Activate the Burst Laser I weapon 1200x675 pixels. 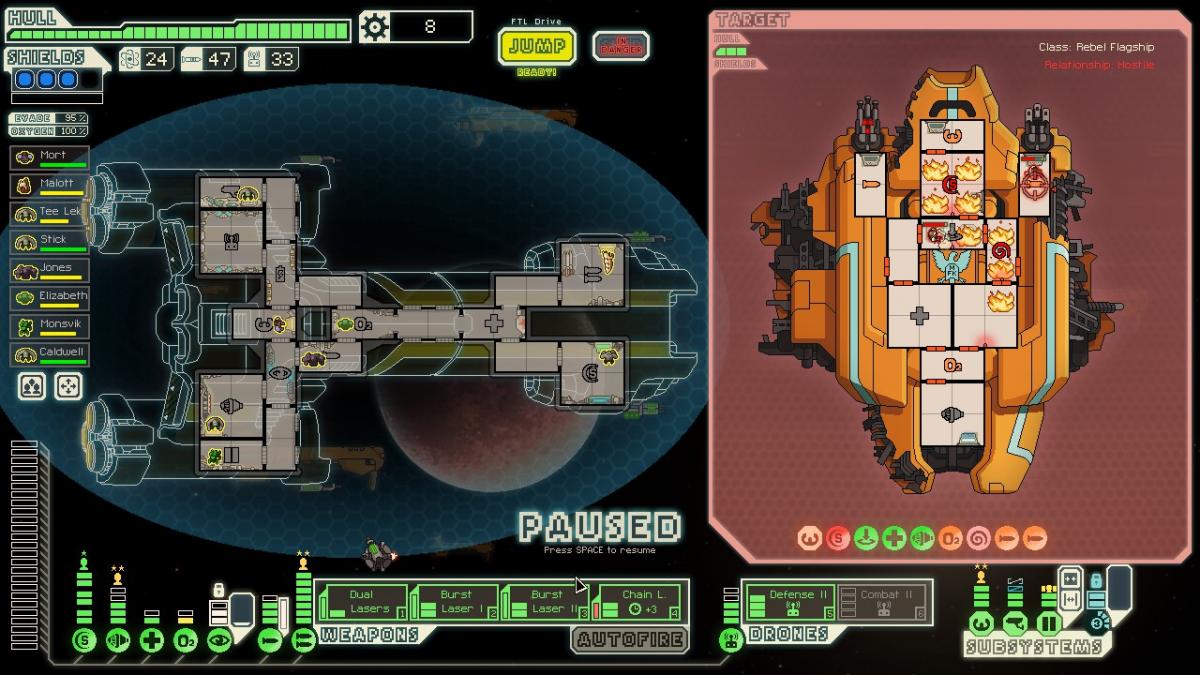coord(455,602)
